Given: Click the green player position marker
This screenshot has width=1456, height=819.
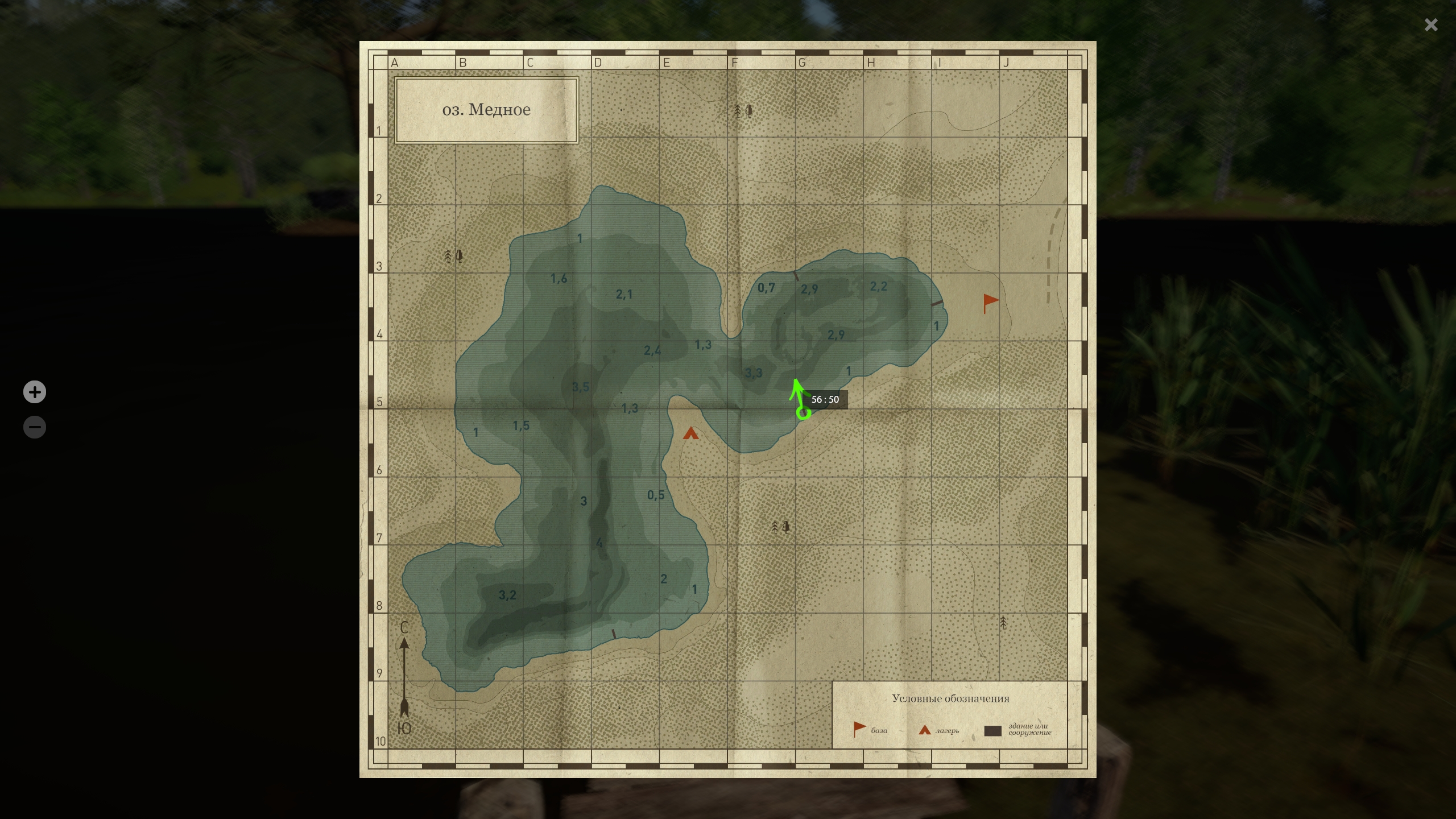Looking at the screenshot, I should pyautogui.click(x=803, y=412).
